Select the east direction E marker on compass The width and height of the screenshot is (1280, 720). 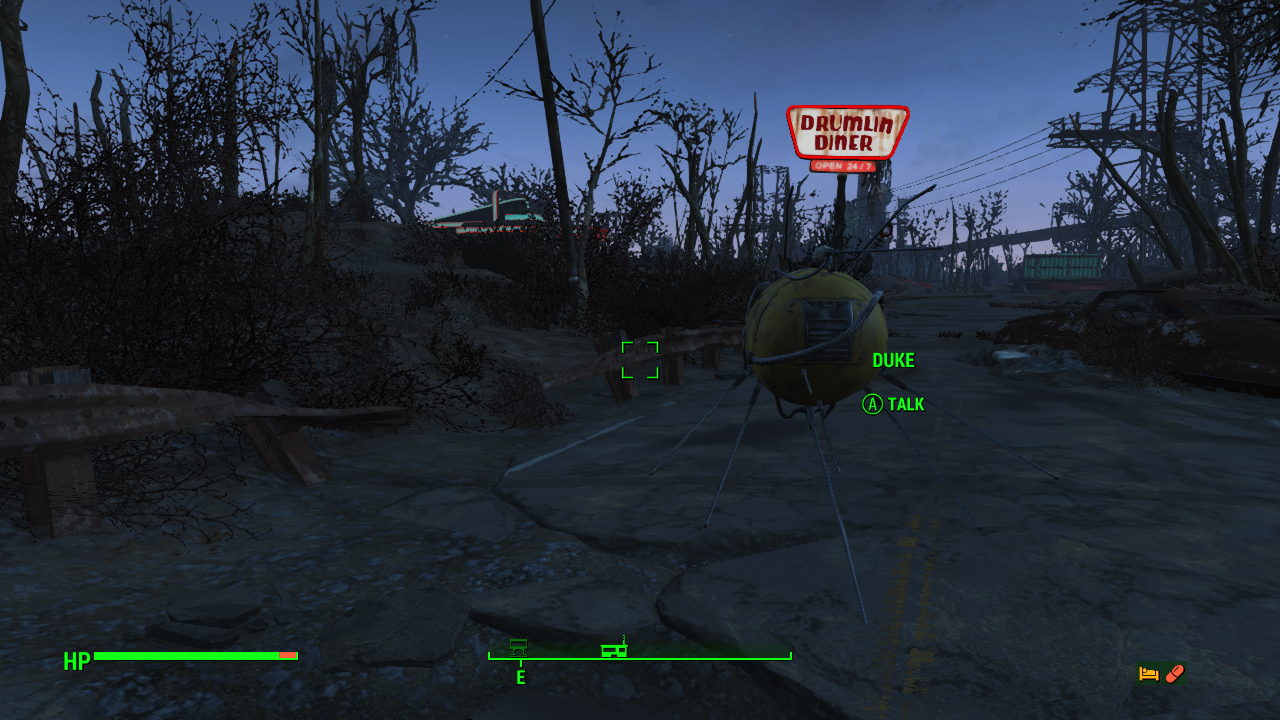click(x=519, y=677)
